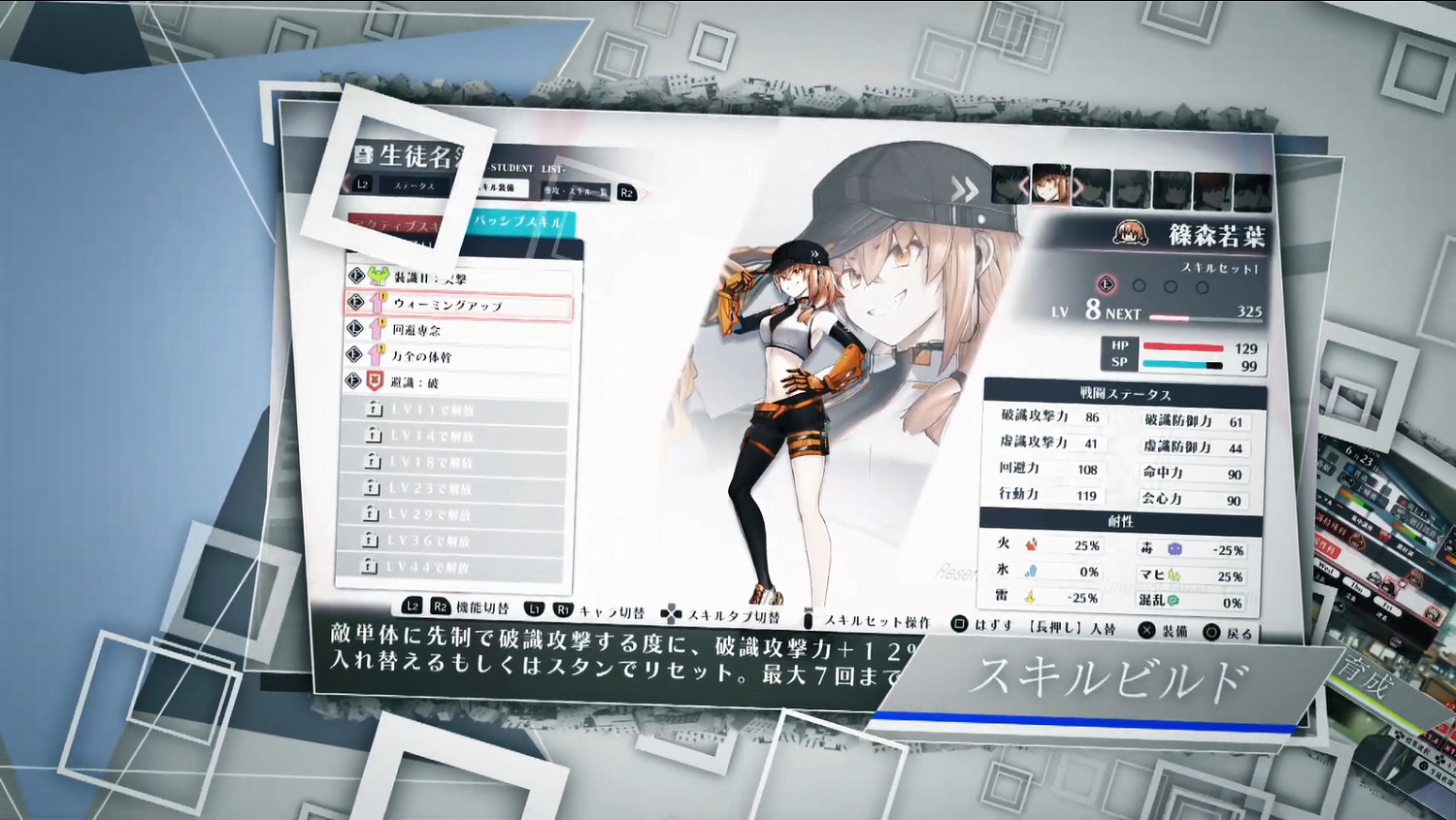Screen dimensions: 1456x820
Task: Click the pink arrow icon beside ウォーミングアップ
Action: click(378, 303)
